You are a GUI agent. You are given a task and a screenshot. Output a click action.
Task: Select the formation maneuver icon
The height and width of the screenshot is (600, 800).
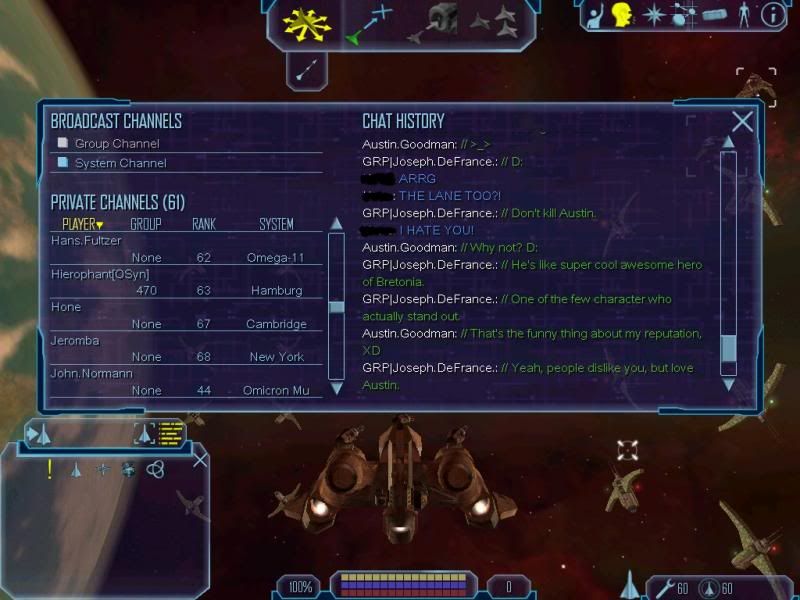pos(494,20)
